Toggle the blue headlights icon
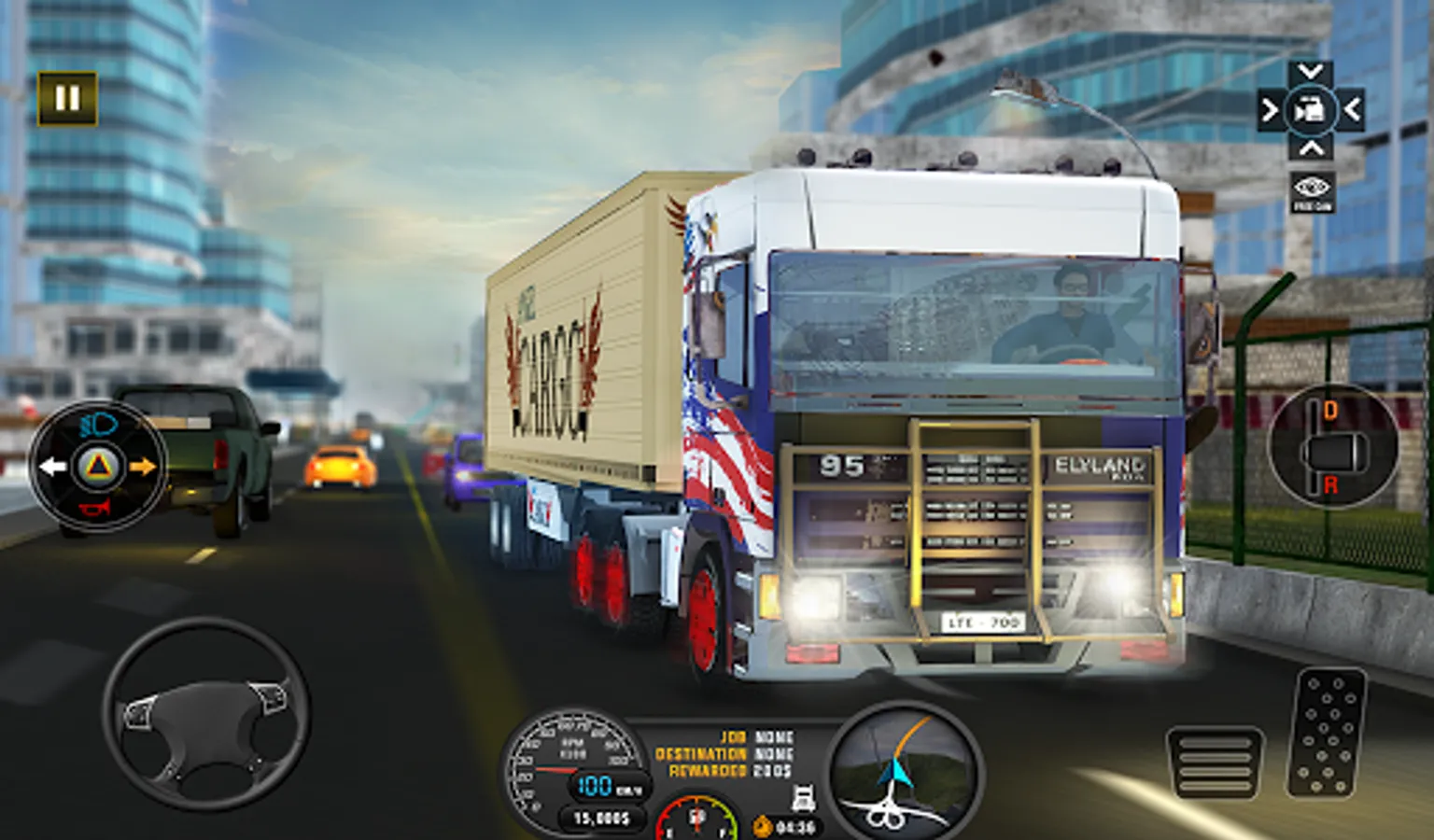Viewport: 1434px width, 840px height. [x=98, y=427]
